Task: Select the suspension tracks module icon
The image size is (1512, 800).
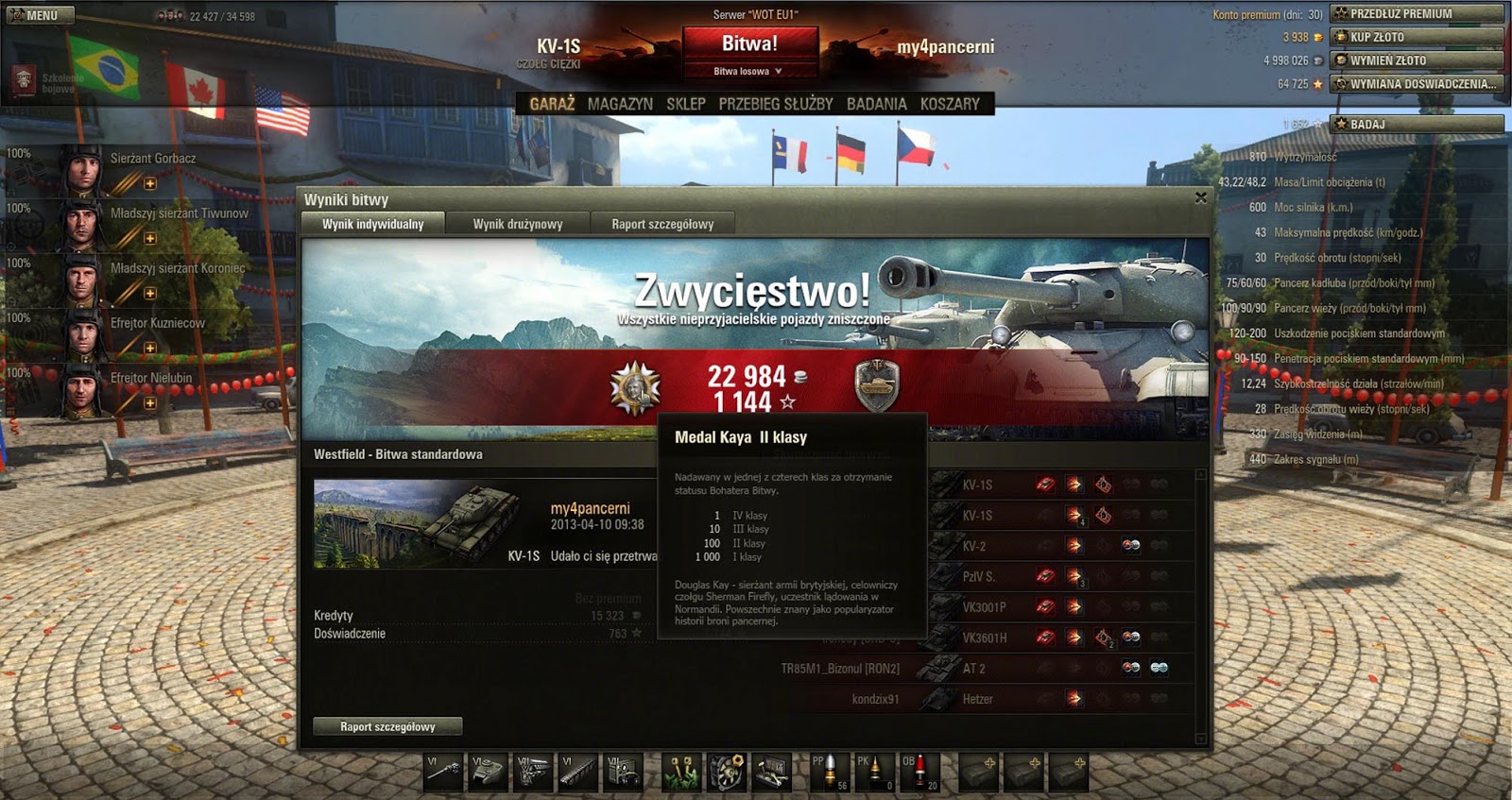Action: click(577, 773)
